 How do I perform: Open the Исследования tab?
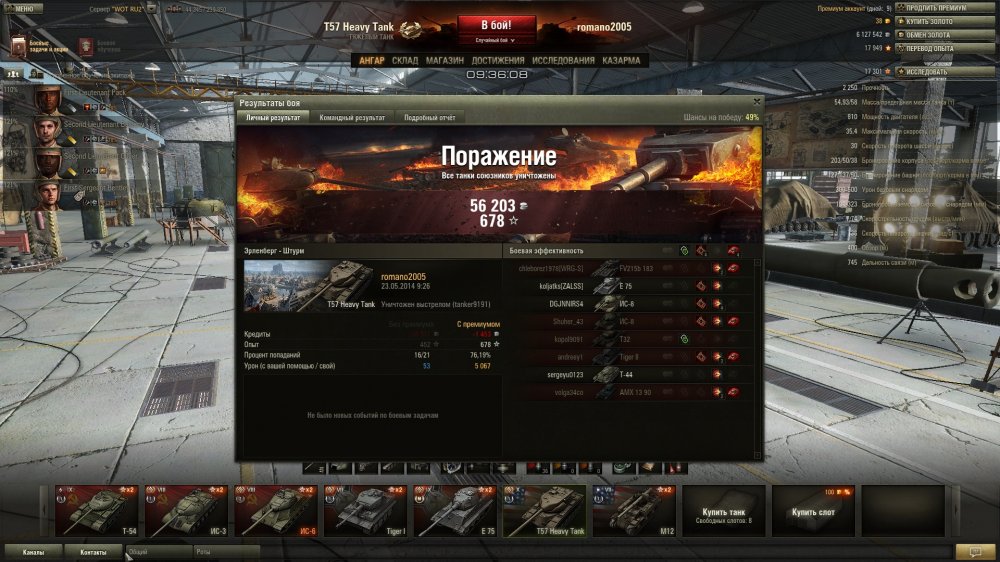click(563, 60)
